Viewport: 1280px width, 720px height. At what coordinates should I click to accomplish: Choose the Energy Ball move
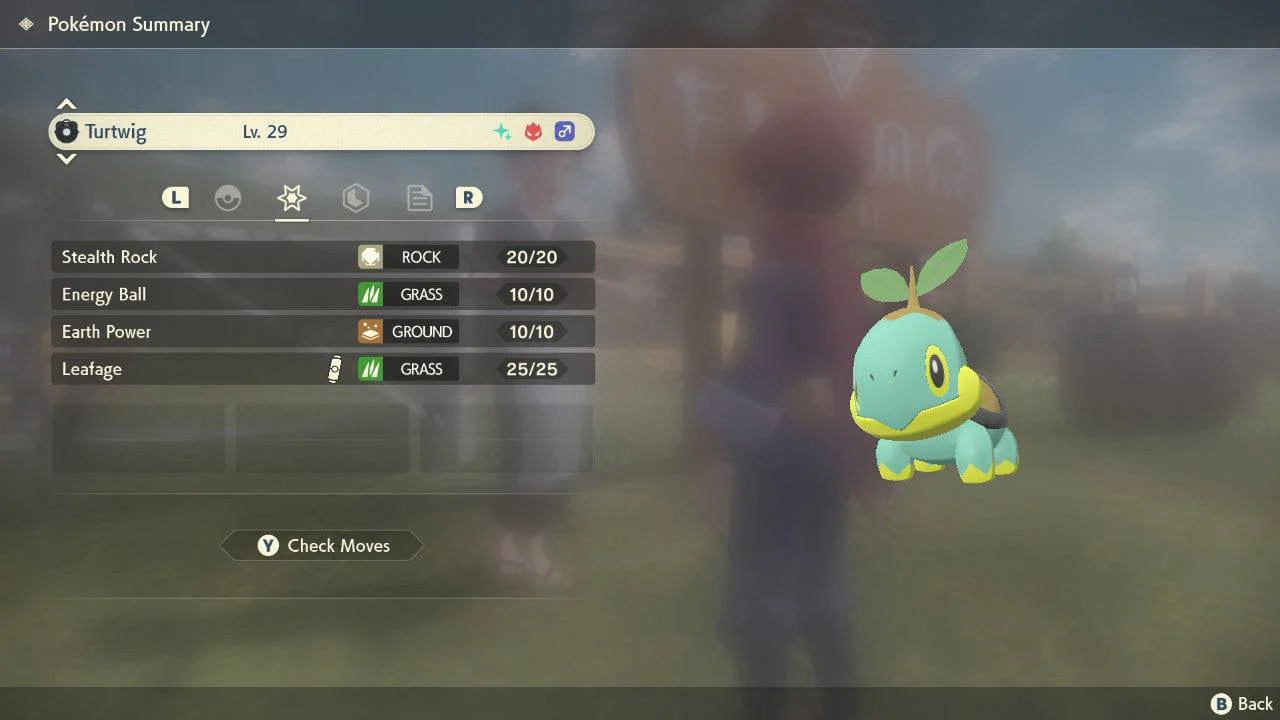click(x=322, y=294)
